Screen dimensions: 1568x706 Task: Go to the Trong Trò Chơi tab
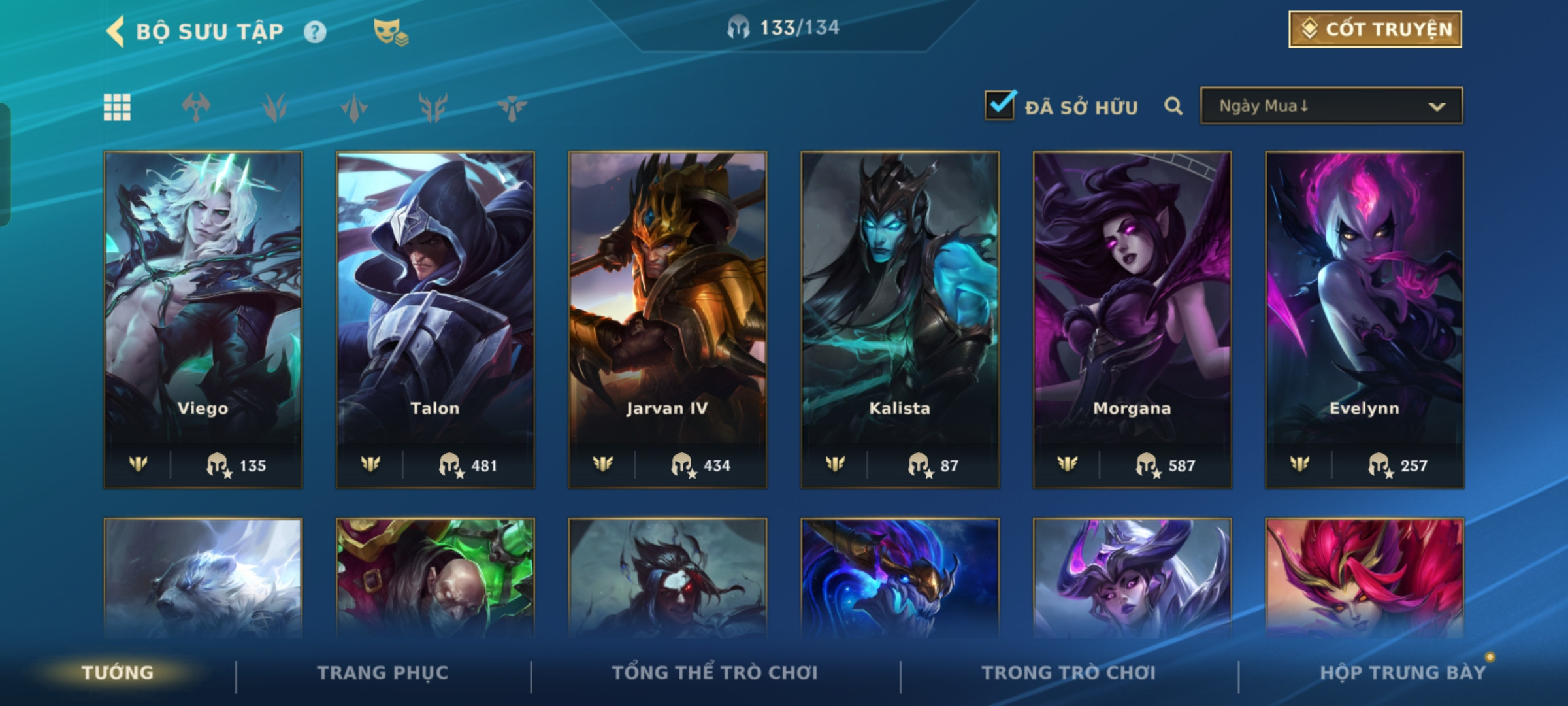coord(1068,673)
